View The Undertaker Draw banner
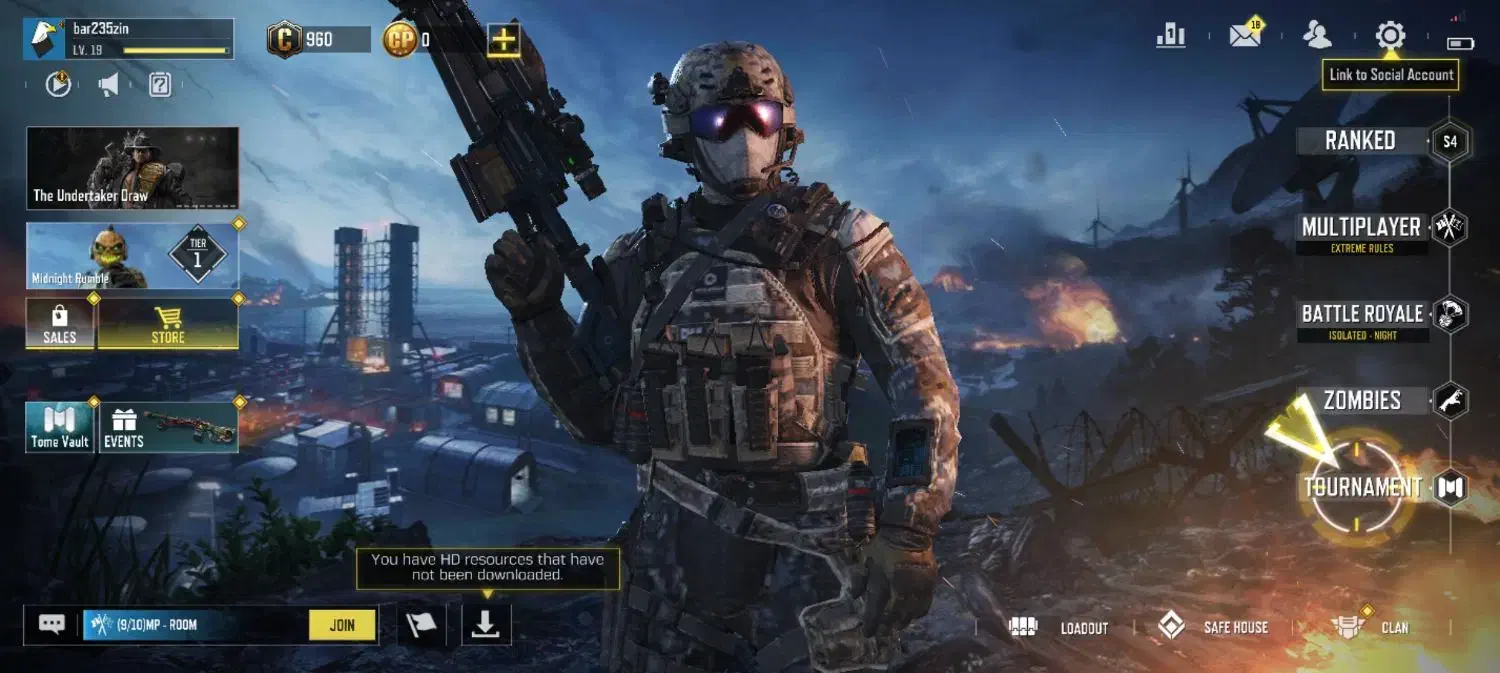Viewport: 1500px width, 673px height. point(133,168)
